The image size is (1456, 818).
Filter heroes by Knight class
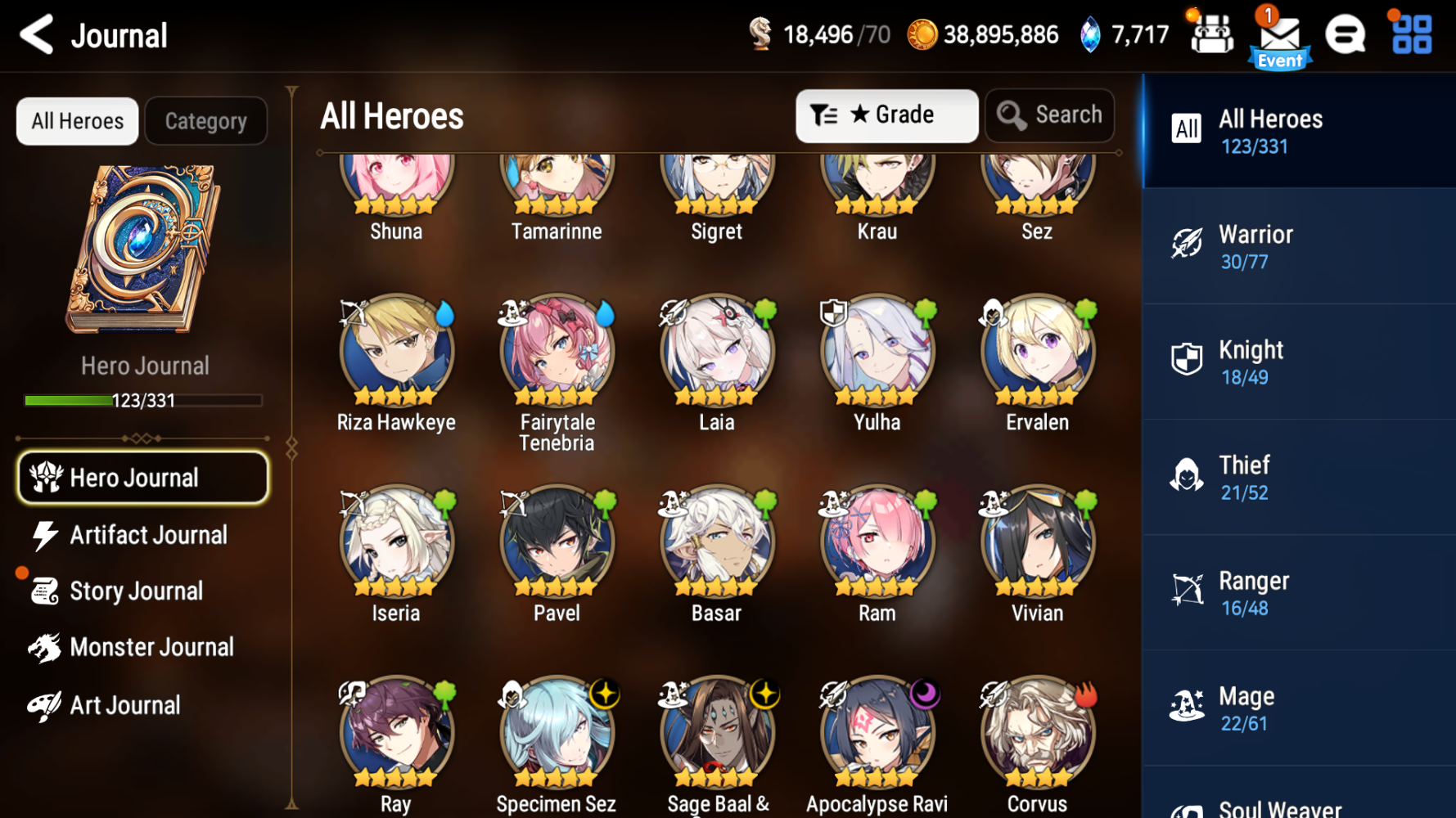[1297, 361]
